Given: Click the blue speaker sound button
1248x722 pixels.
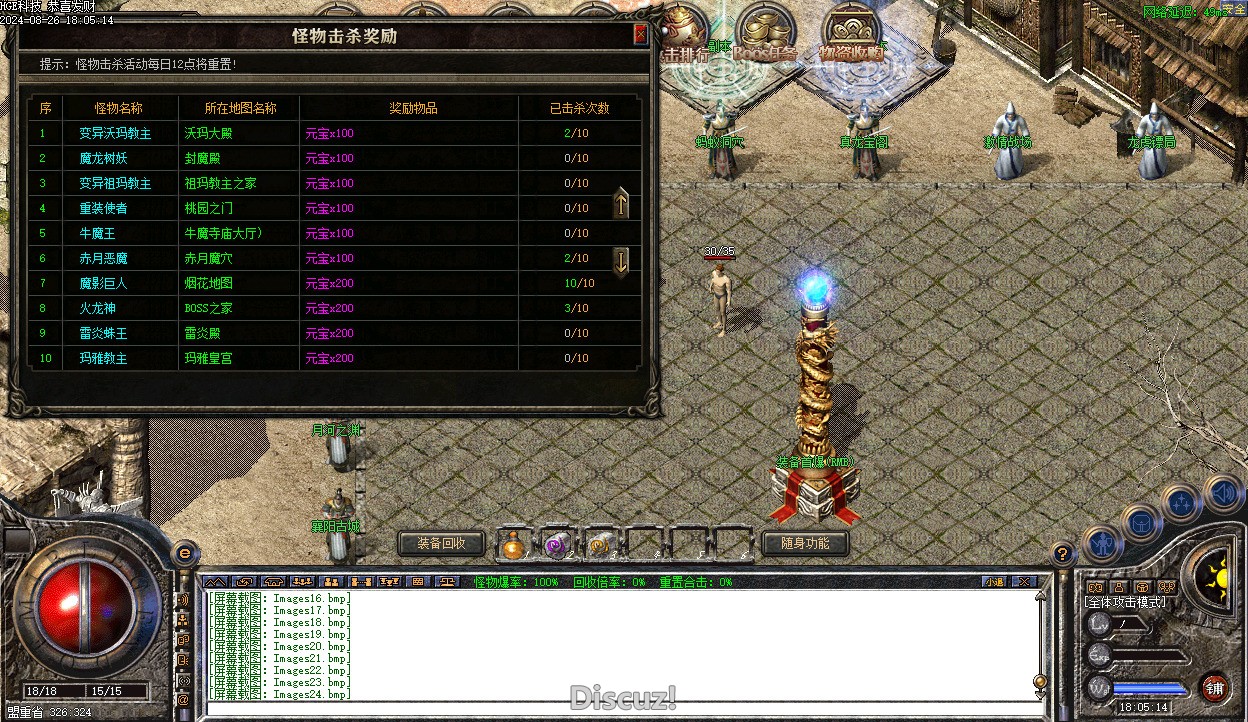Looking at the screenshot, I should pyautogui.click(x=1221, y=493).
